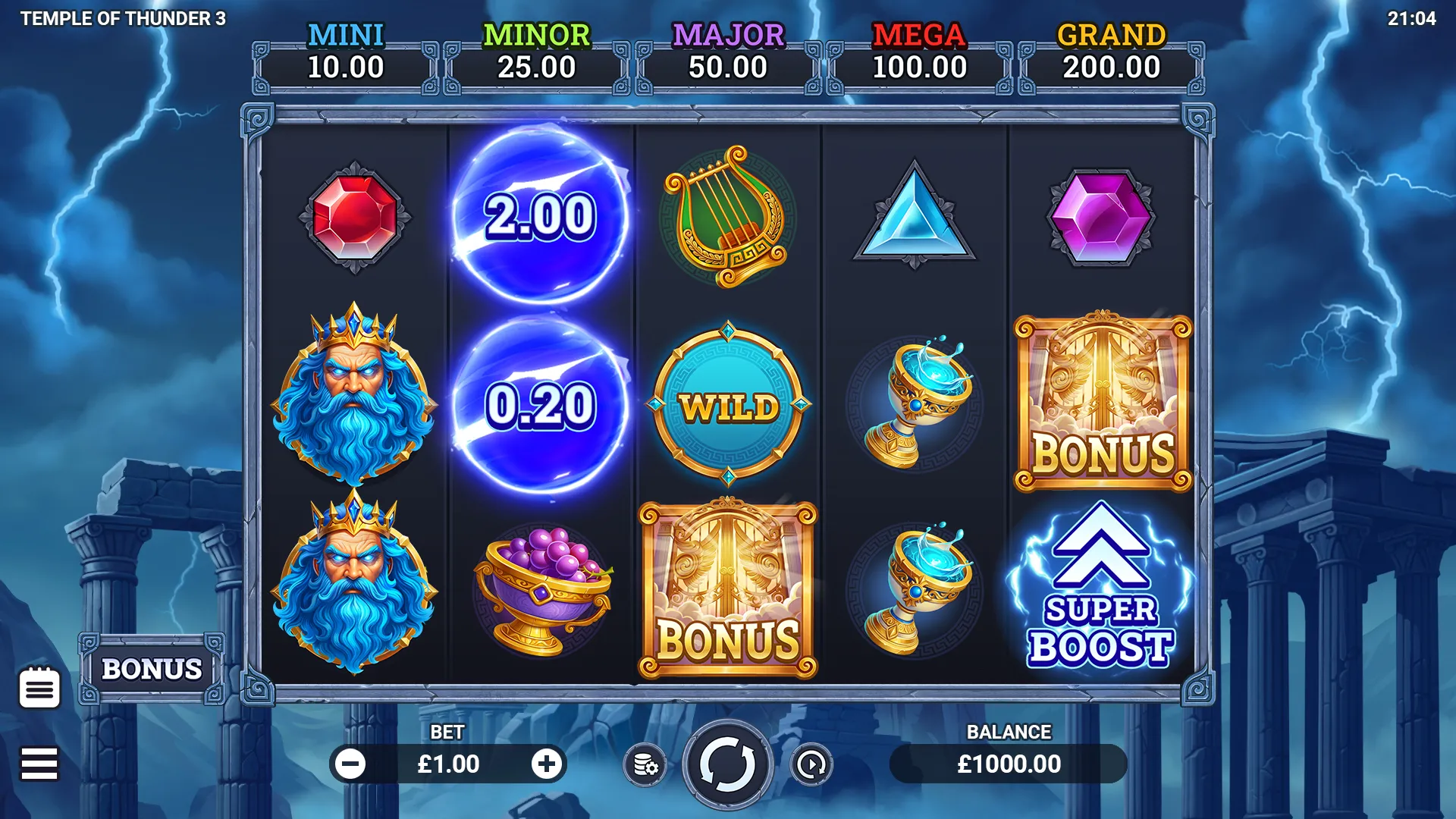Open the calendar list icon
The width and height of the screenshot is (1456, 819).
click(39, 688)
